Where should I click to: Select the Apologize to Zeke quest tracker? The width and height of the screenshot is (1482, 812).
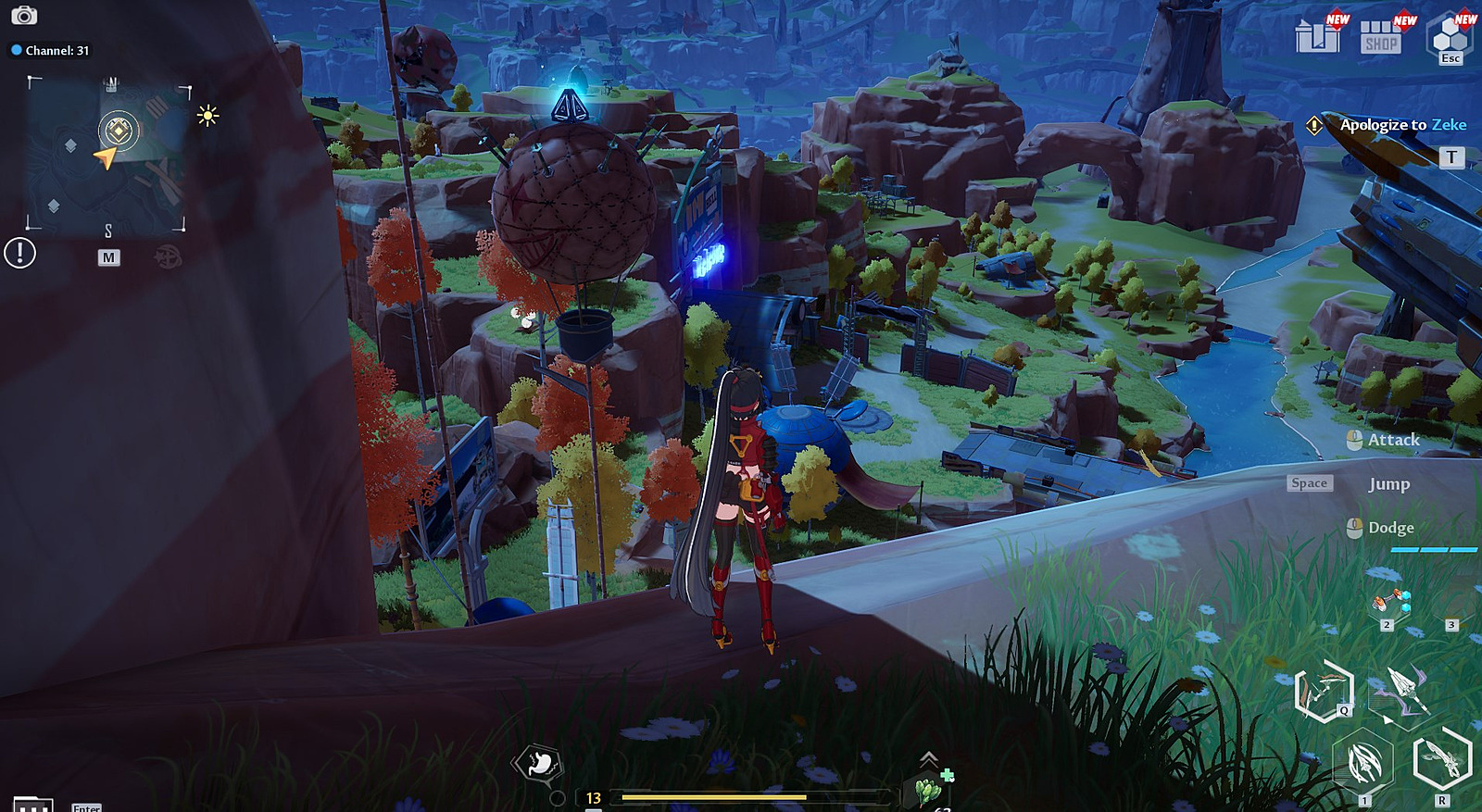click(1402, 125)
